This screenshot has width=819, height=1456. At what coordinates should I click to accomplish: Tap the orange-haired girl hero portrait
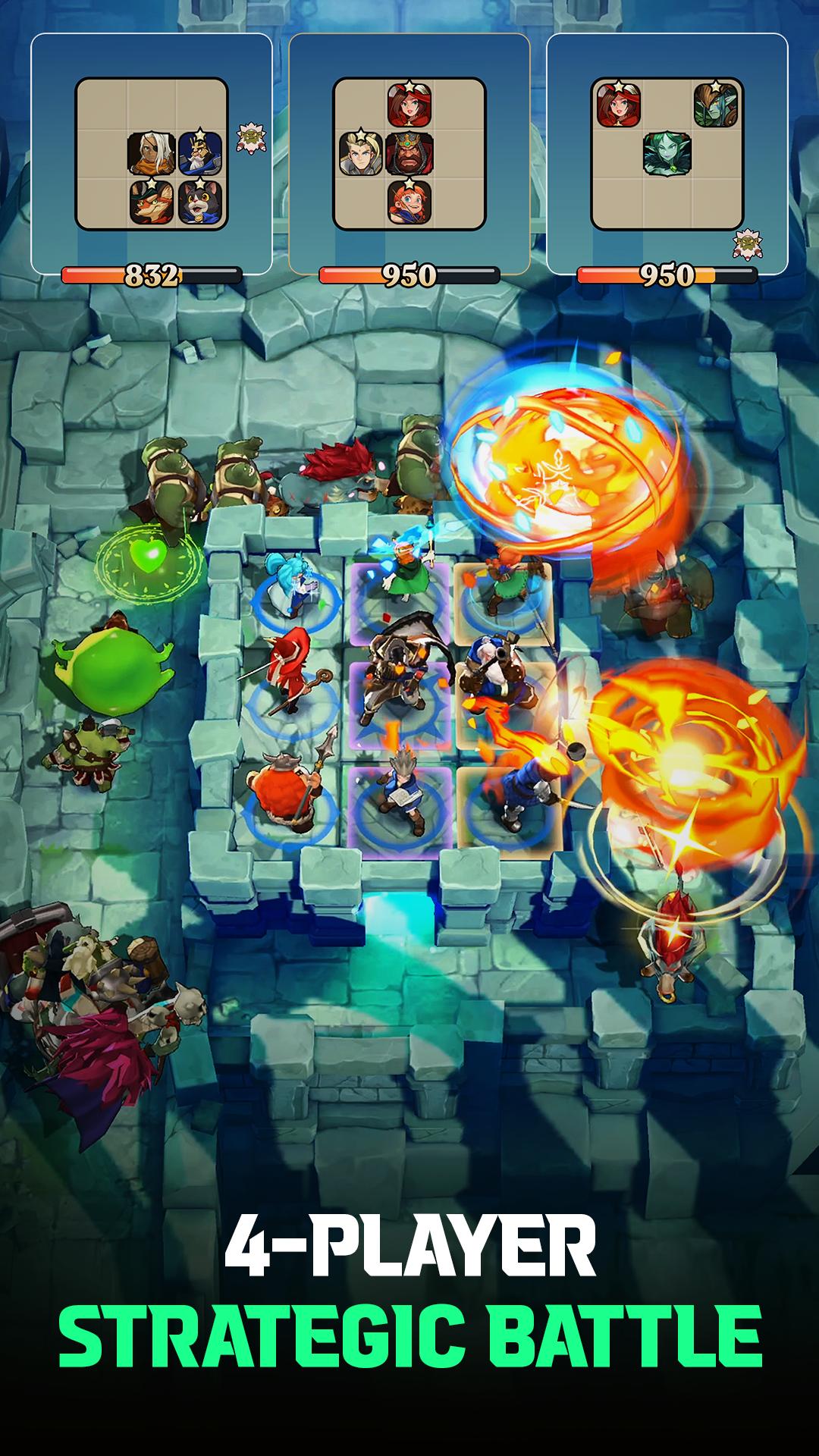409,202
